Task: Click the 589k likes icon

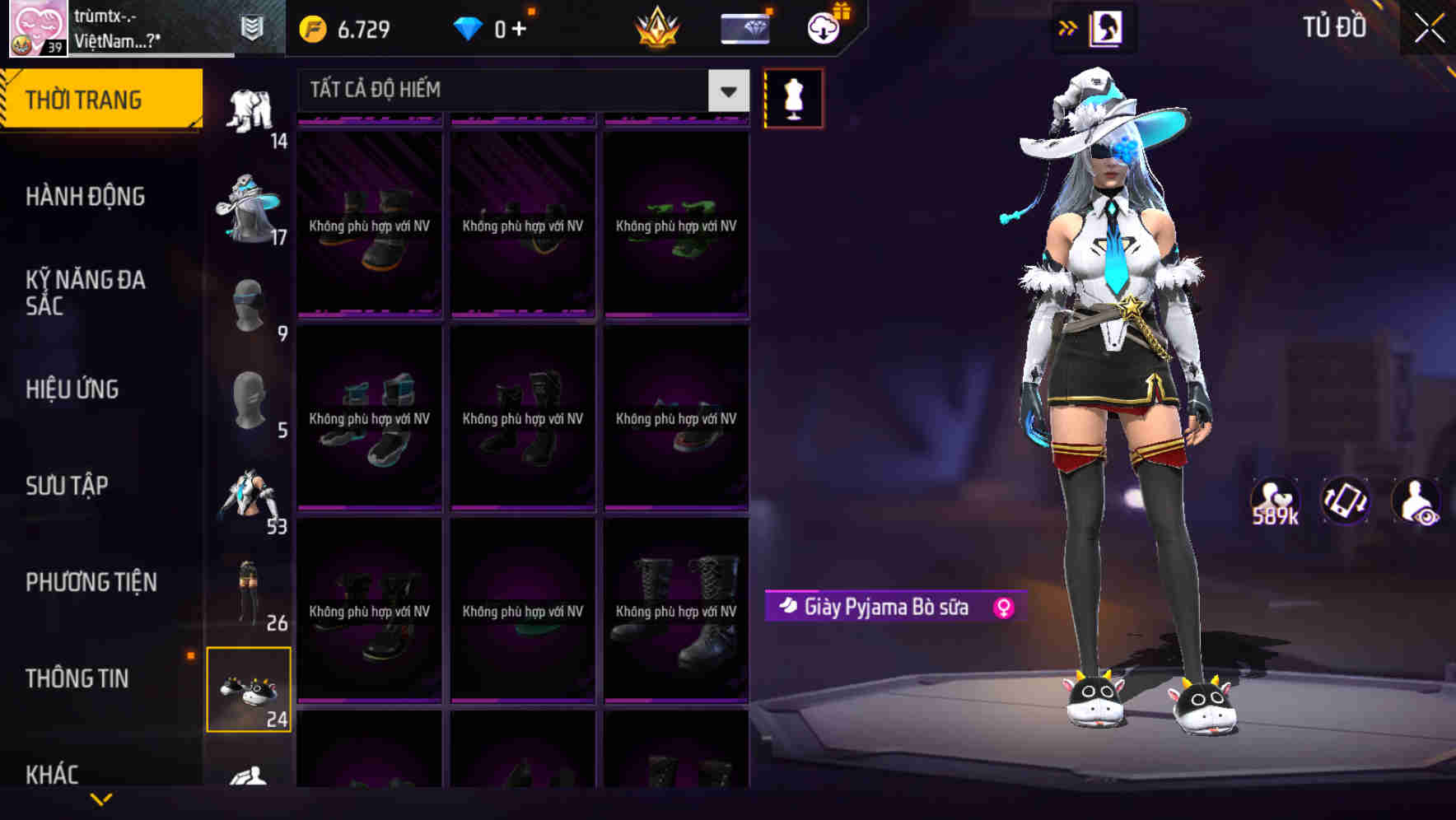Action: coord(1273,501)
